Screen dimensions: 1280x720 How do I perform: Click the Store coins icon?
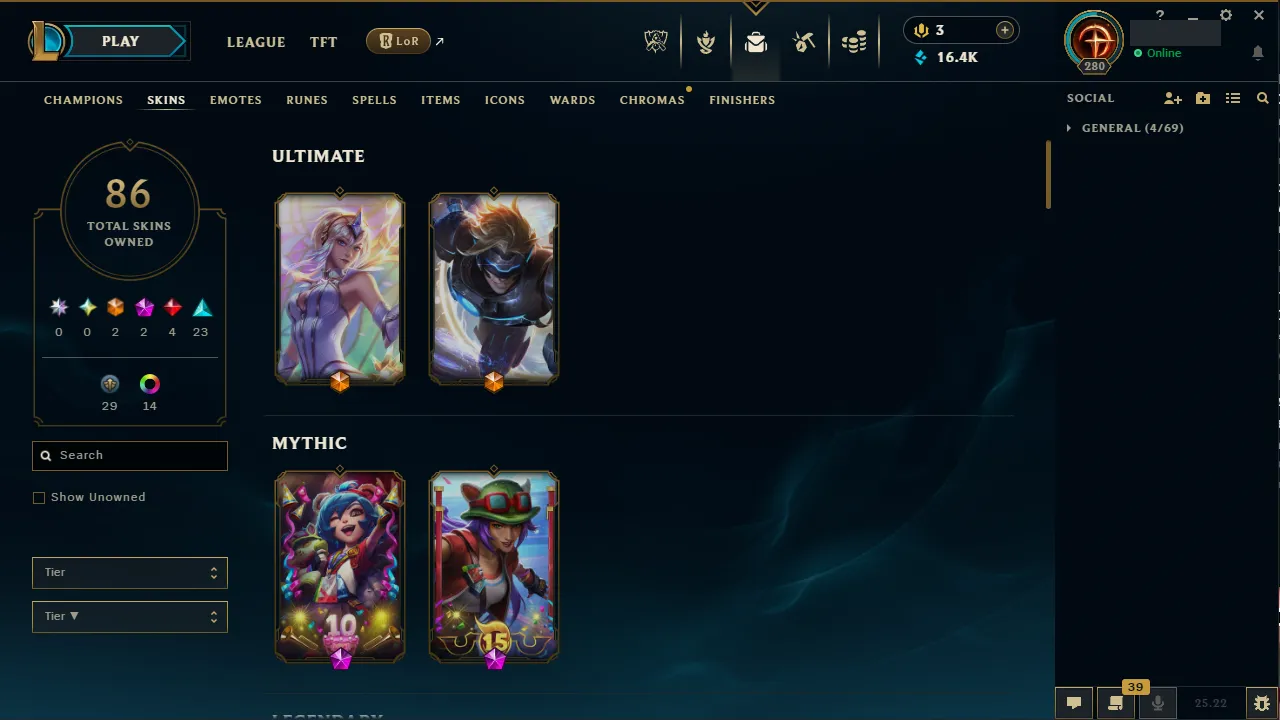[x=855, y=41]
